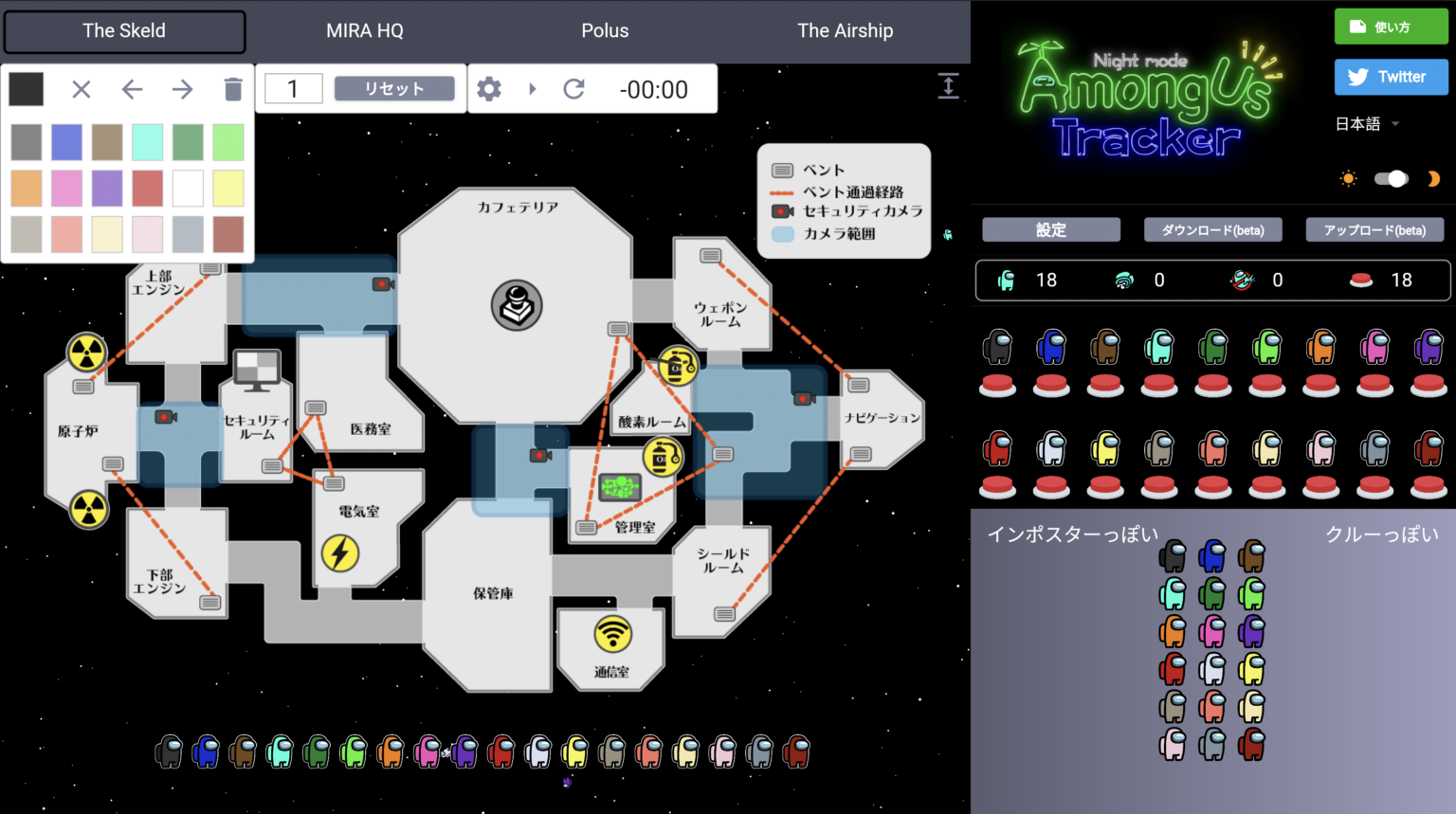Image resolution: width=1456 pixels, height=814 pixels.
Task: Open the Polus map tab
Action: 605,30
